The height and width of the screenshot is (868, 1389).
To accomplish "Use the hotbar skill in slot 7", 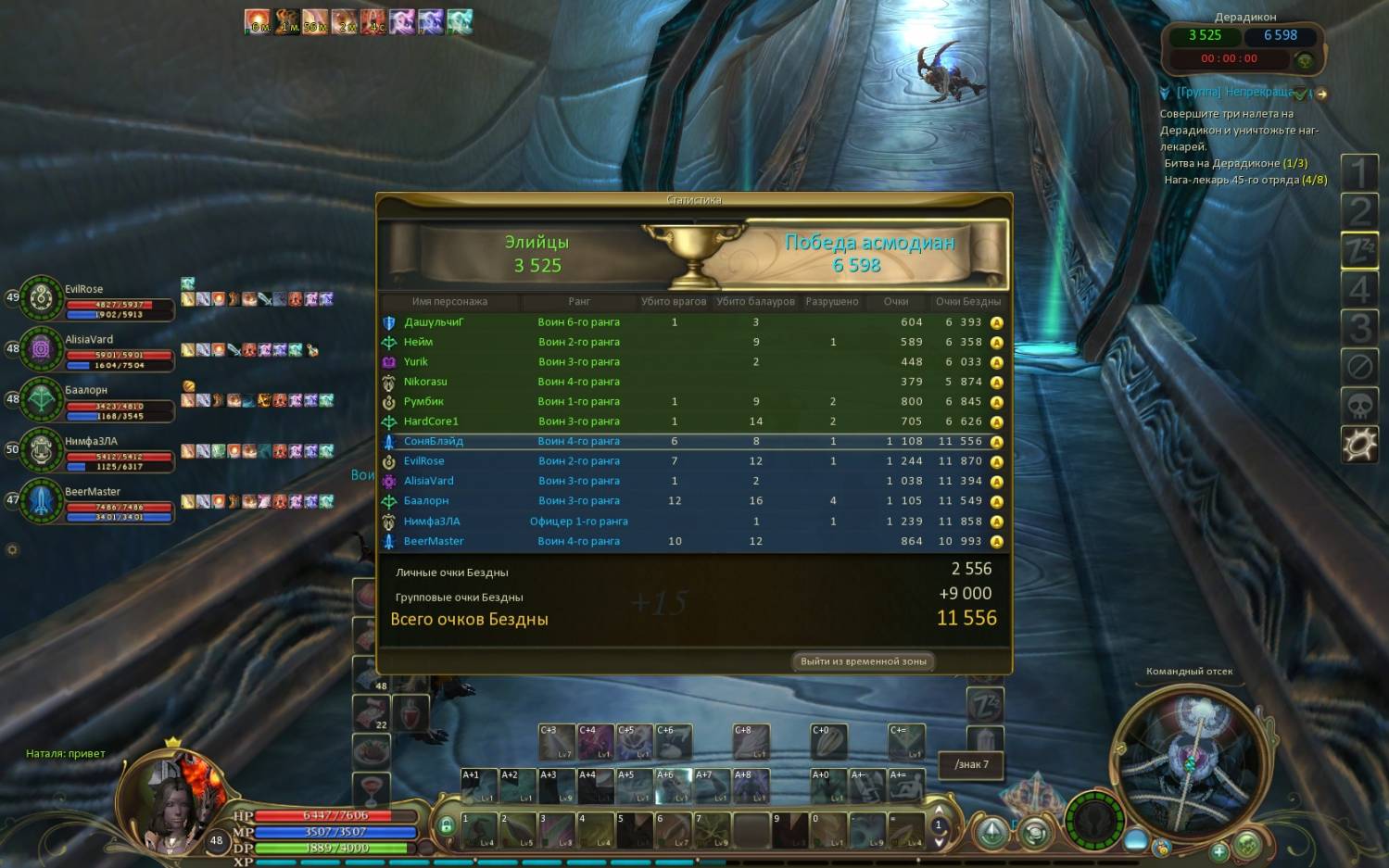I will click(x=713, y=830).
